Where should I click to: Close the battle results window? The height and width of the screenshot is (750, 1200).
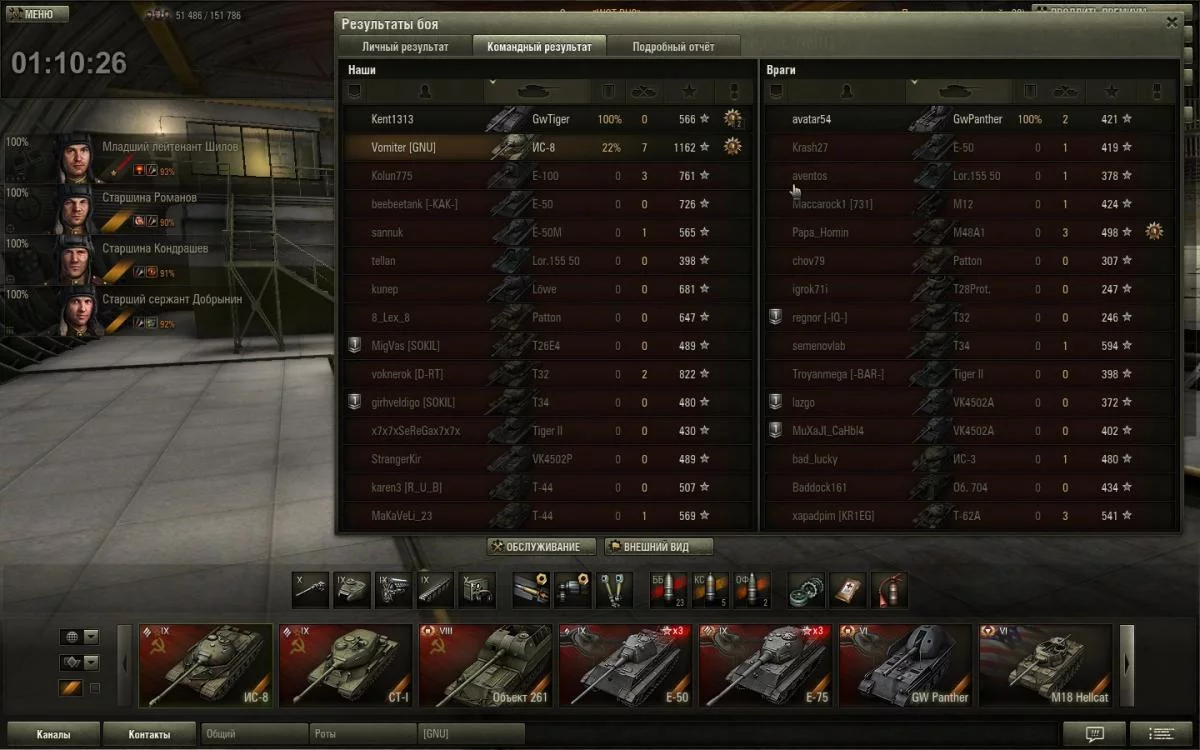point(1172,22)
